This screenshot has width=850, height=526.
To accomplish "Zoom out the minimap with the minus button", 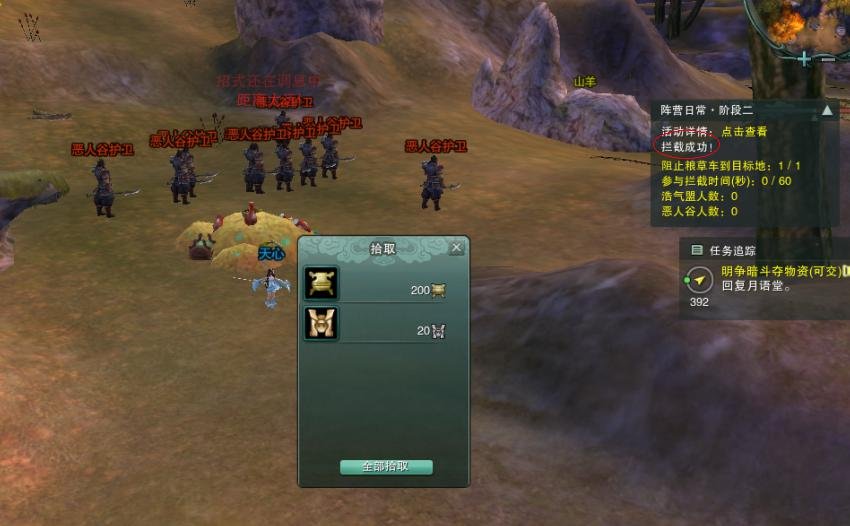I will pos(827,59).
